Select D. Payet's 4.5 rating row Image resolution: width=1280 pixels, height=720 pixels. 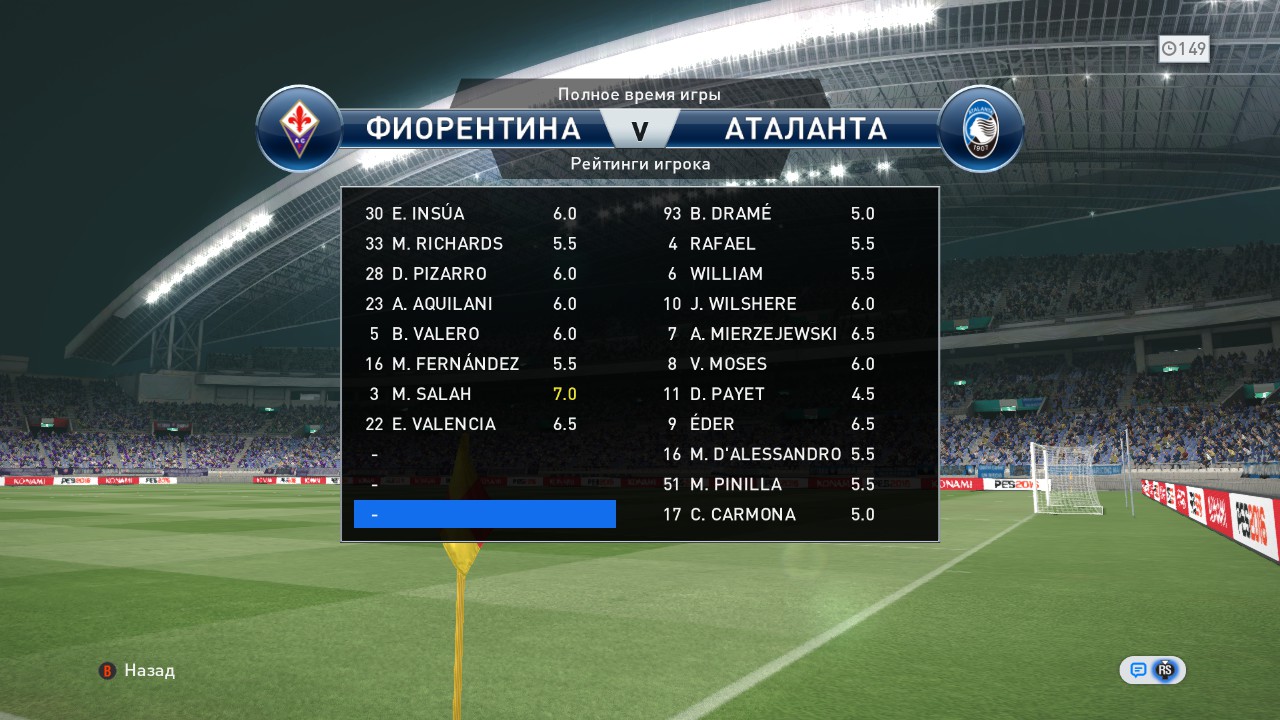(x=770, y=394)
